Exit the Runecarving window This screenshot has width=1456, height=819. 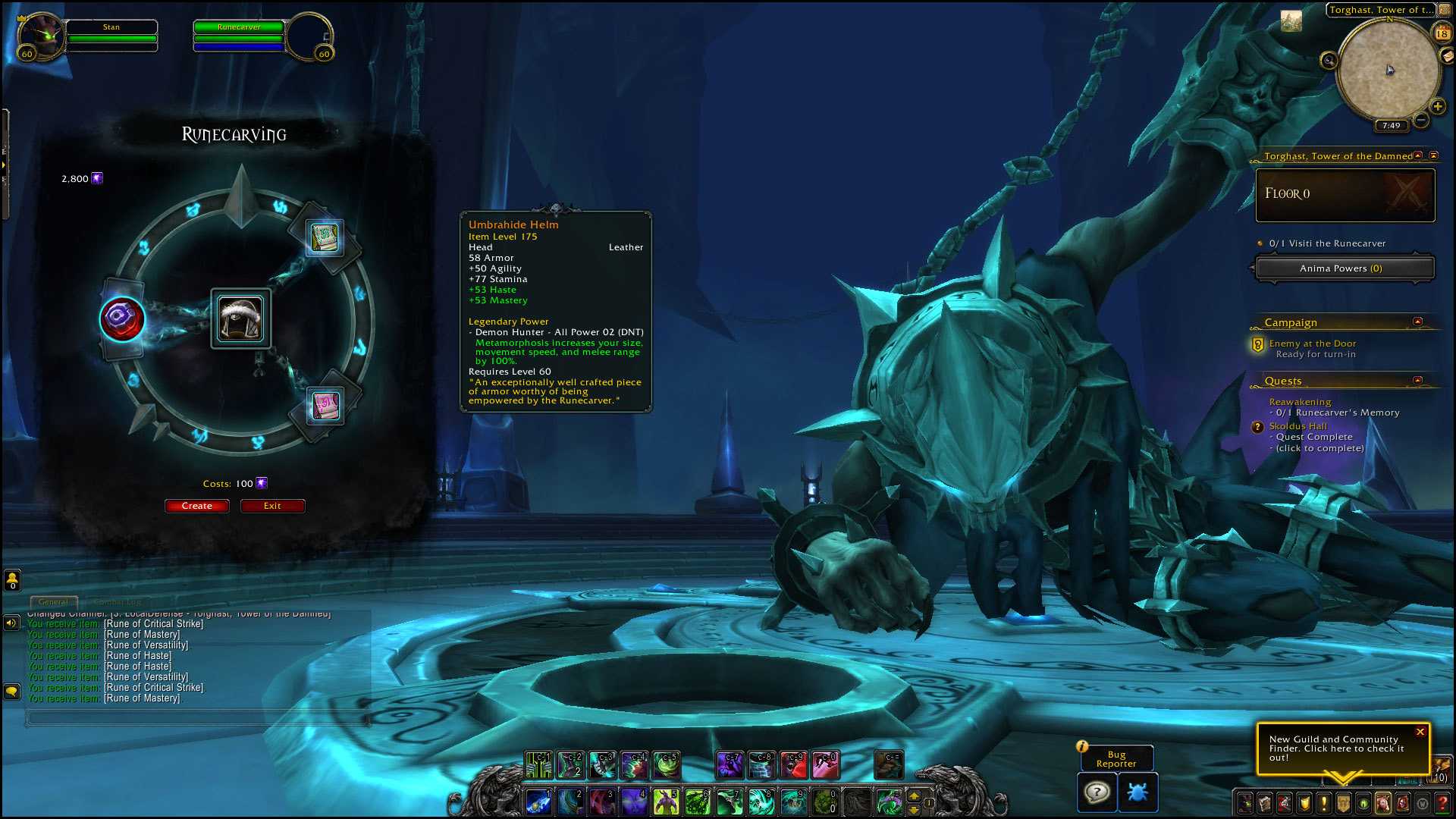(272, 506)
